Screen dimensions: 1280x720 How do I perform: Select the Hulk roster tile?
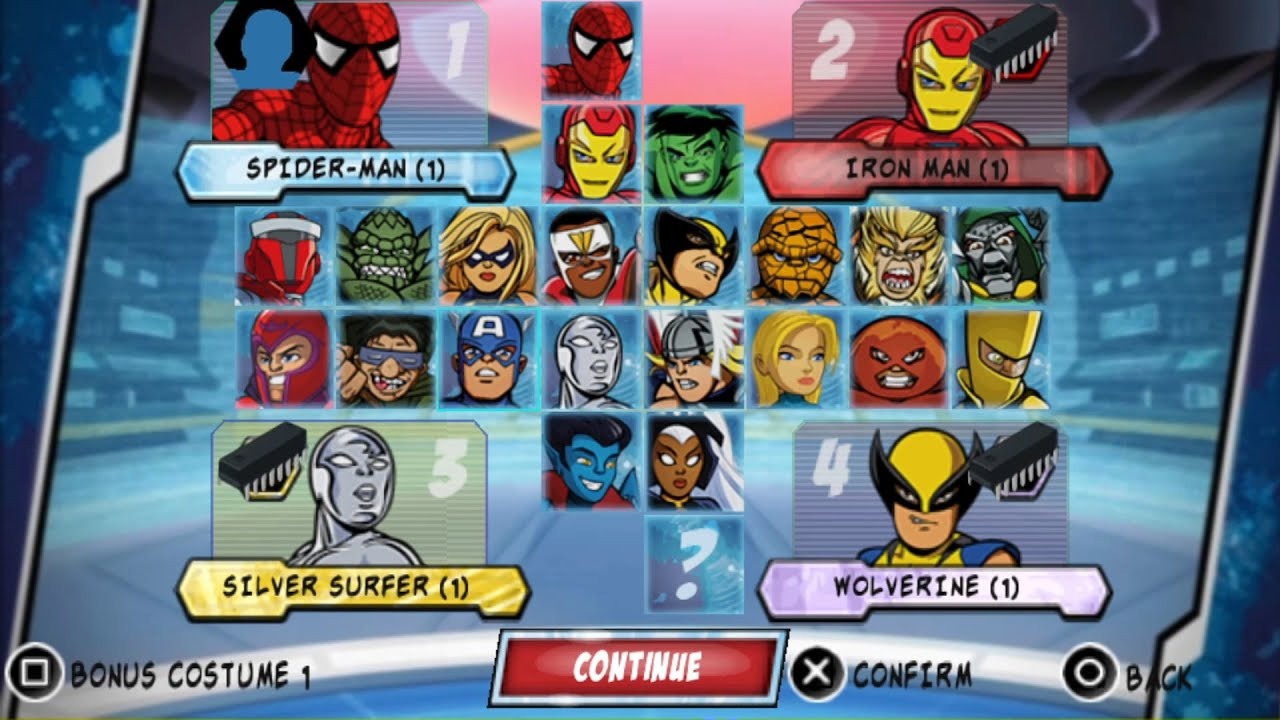tap(694, 154)
